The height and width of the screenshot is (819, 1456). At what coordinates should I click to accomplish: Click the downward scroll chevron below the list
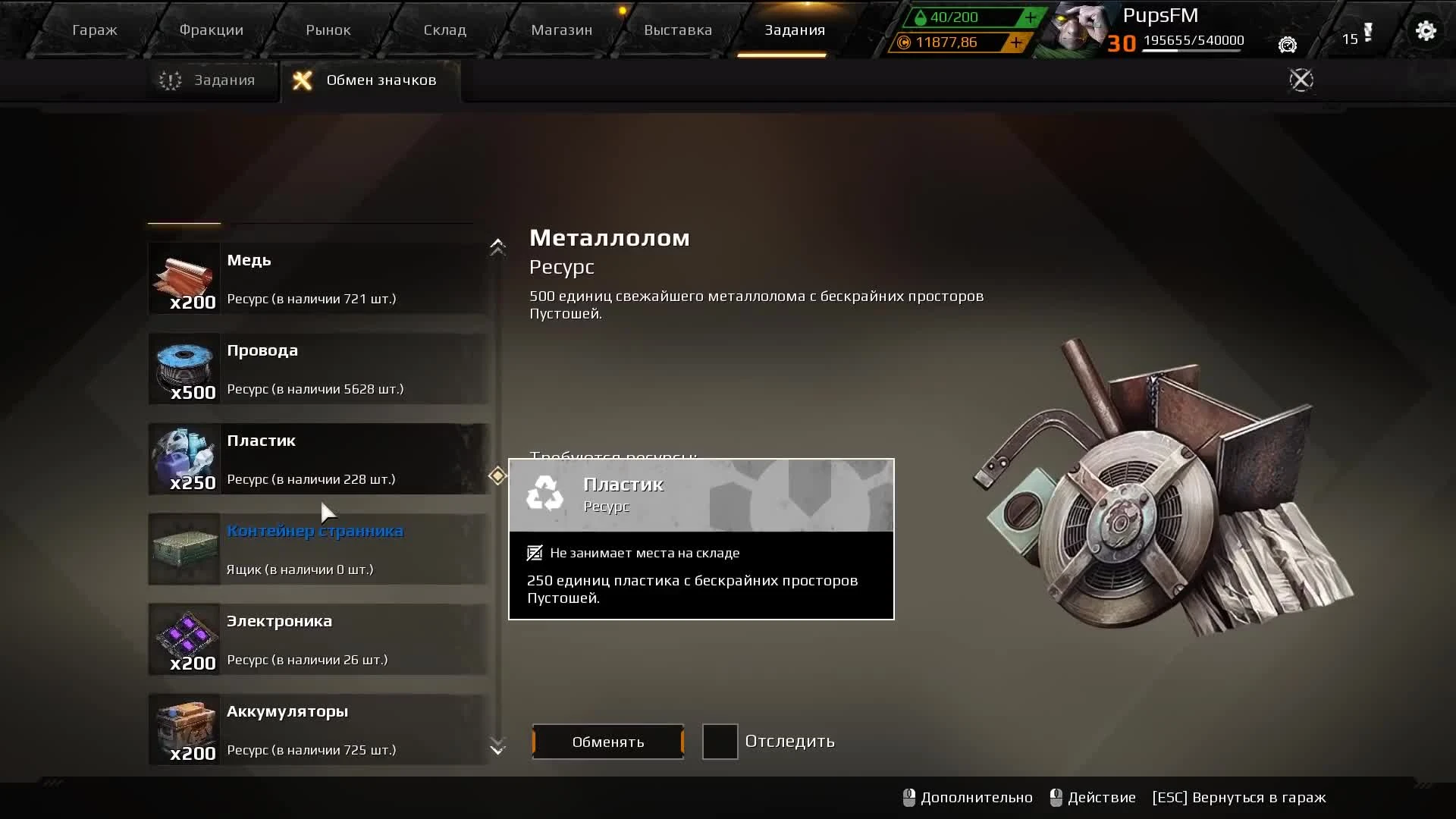tap(497, 747)
